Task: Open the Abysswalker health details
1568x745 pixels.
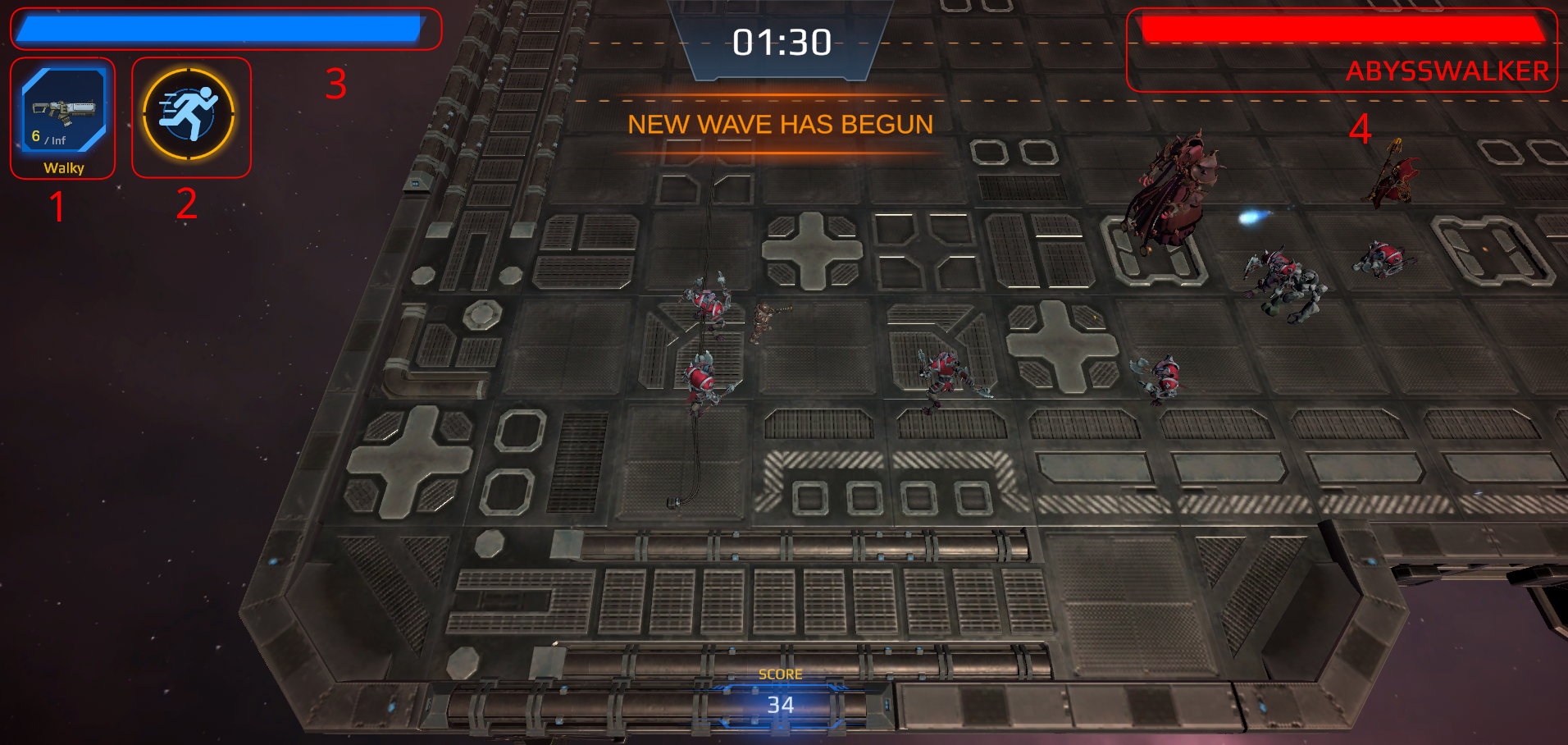Action: (1345, 27)
